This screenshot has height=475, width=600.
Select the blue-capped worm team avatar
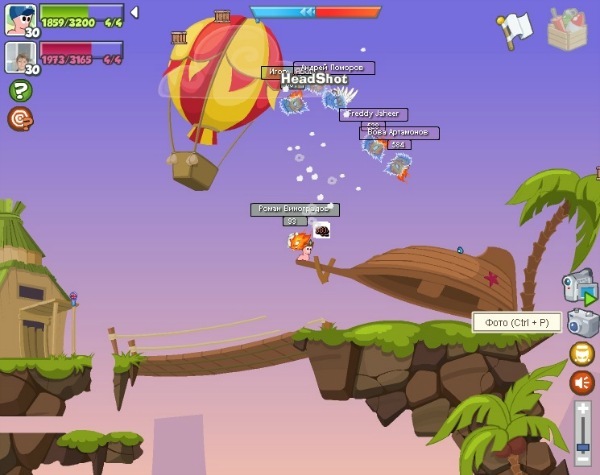coord(19,18)
